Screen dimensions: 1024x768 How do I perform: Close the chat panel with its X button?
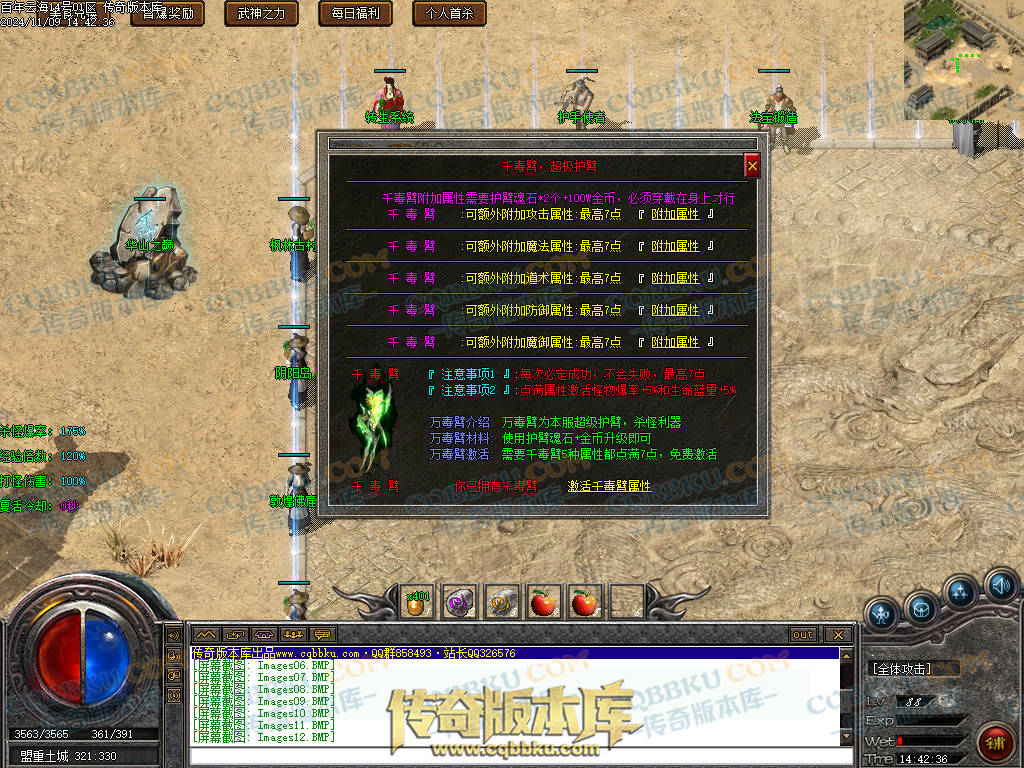point(838,635)
